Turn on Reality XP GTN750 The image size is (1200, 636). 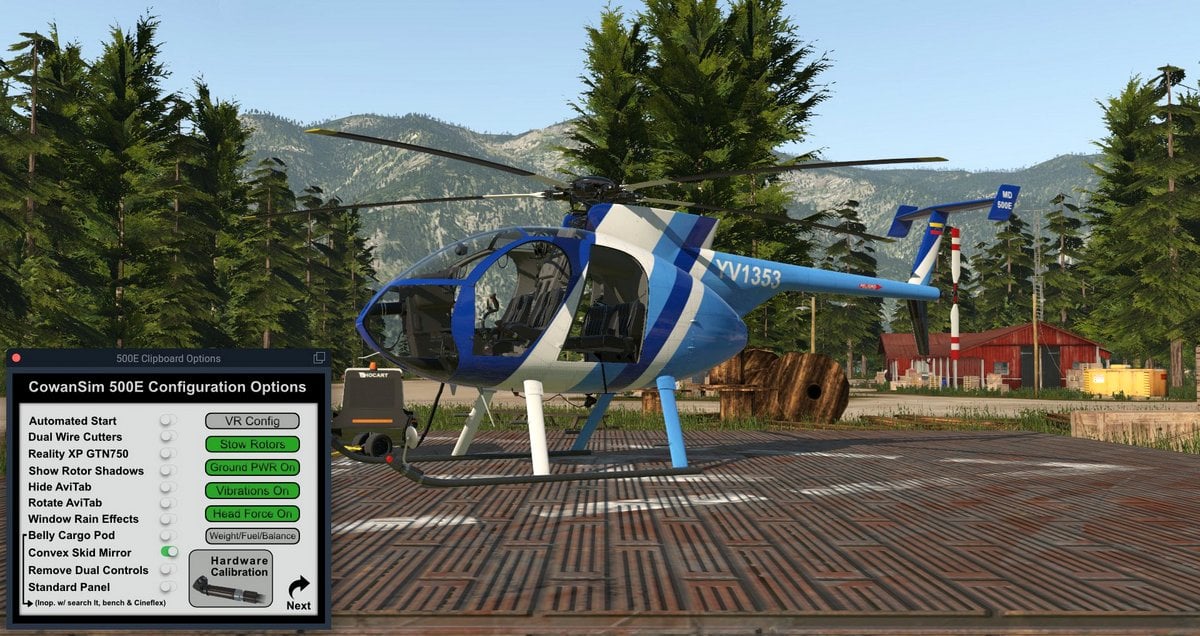(x=169, y=454)
